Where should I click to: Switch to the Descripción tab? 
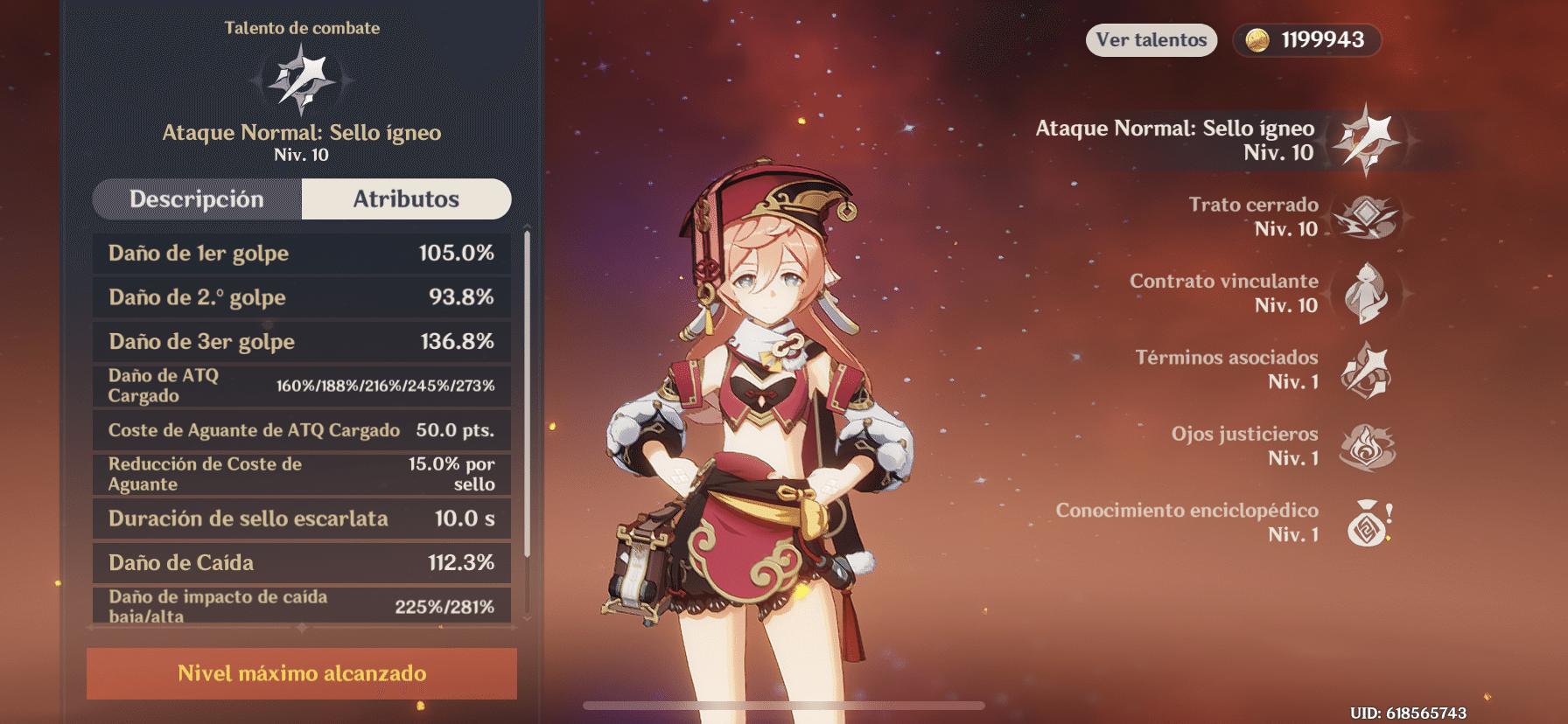point(197,199)
